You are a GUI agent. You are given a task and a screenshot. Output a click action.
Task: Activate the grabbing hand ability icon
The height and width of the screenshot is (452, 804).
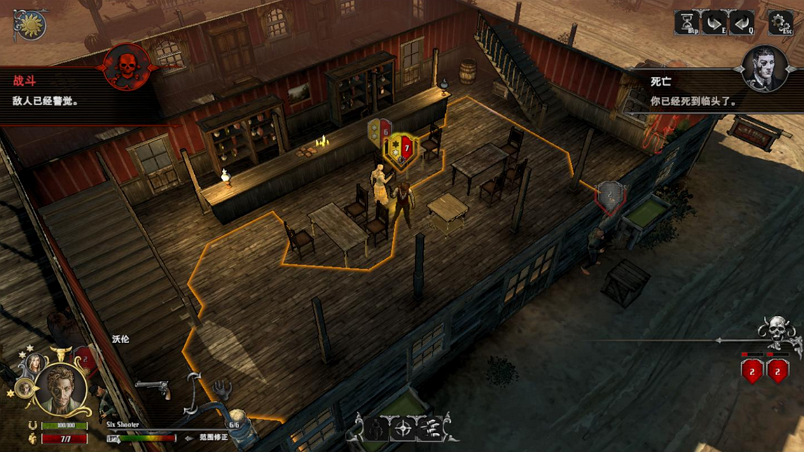point(221,387)
